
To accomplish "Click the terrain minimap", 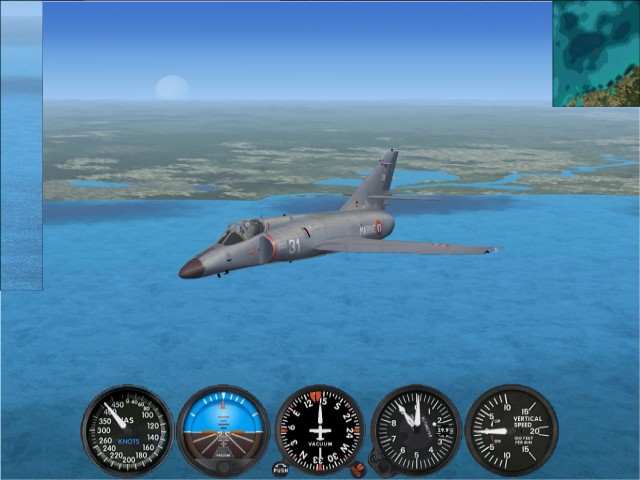I will [596, 53].
